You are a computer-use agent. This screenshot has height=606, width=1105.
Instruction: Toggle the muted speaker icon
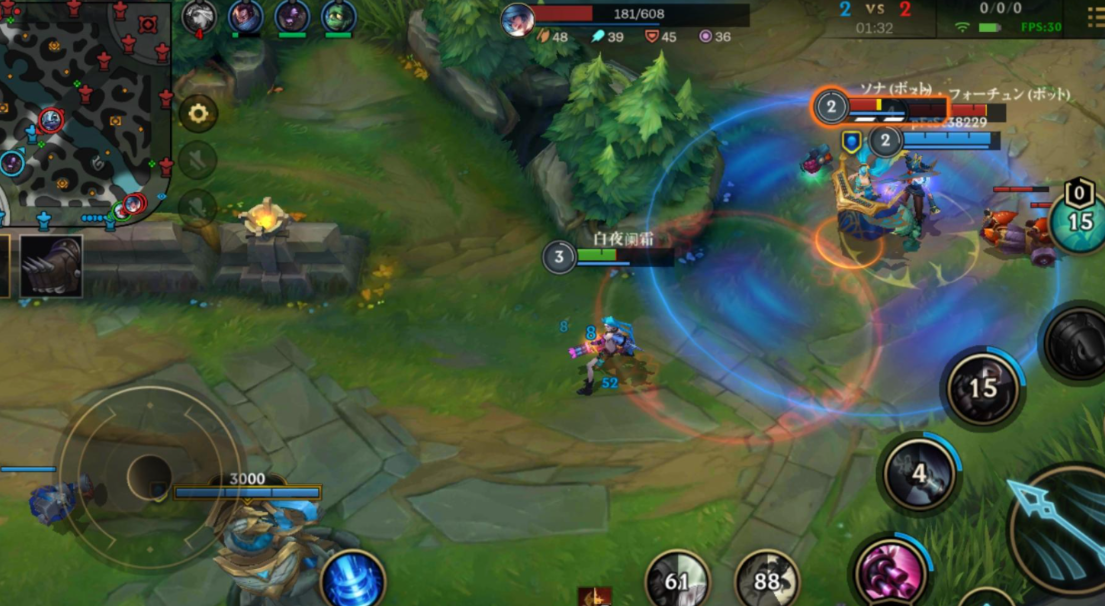pos(198,160)
